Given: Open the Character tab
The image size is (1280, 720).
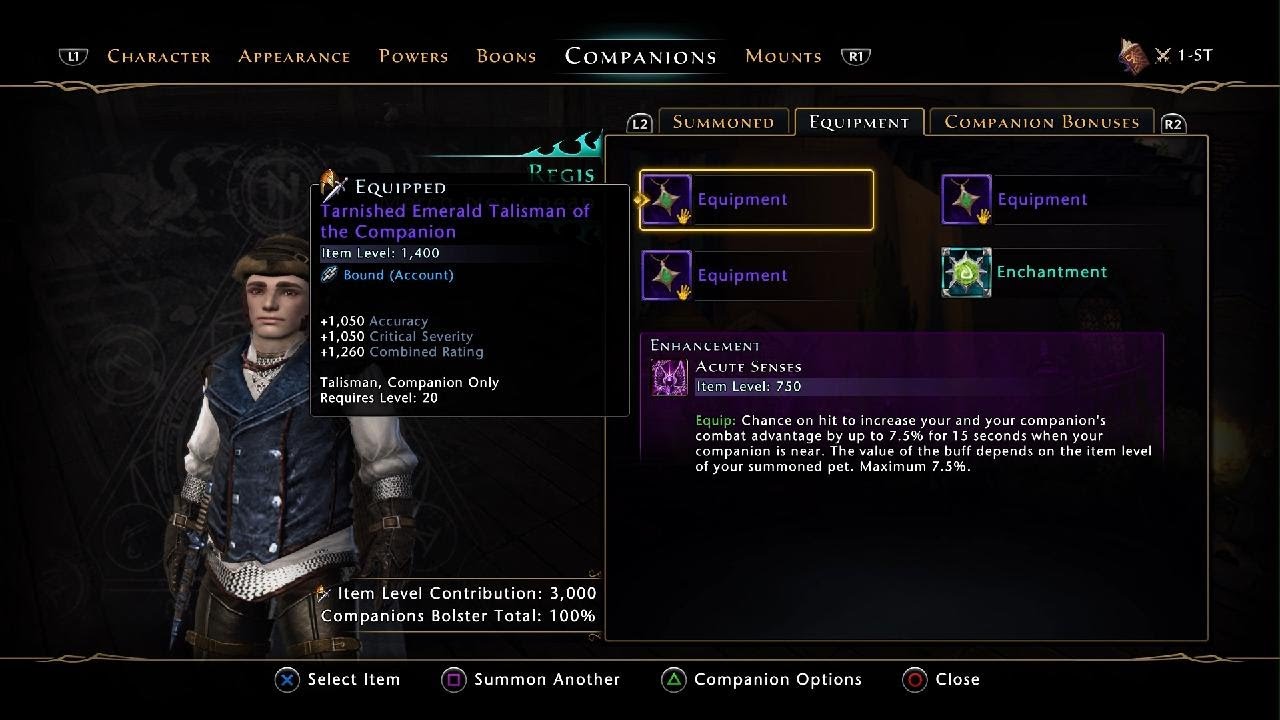Looking at the screenshot, I should [159, 56].
